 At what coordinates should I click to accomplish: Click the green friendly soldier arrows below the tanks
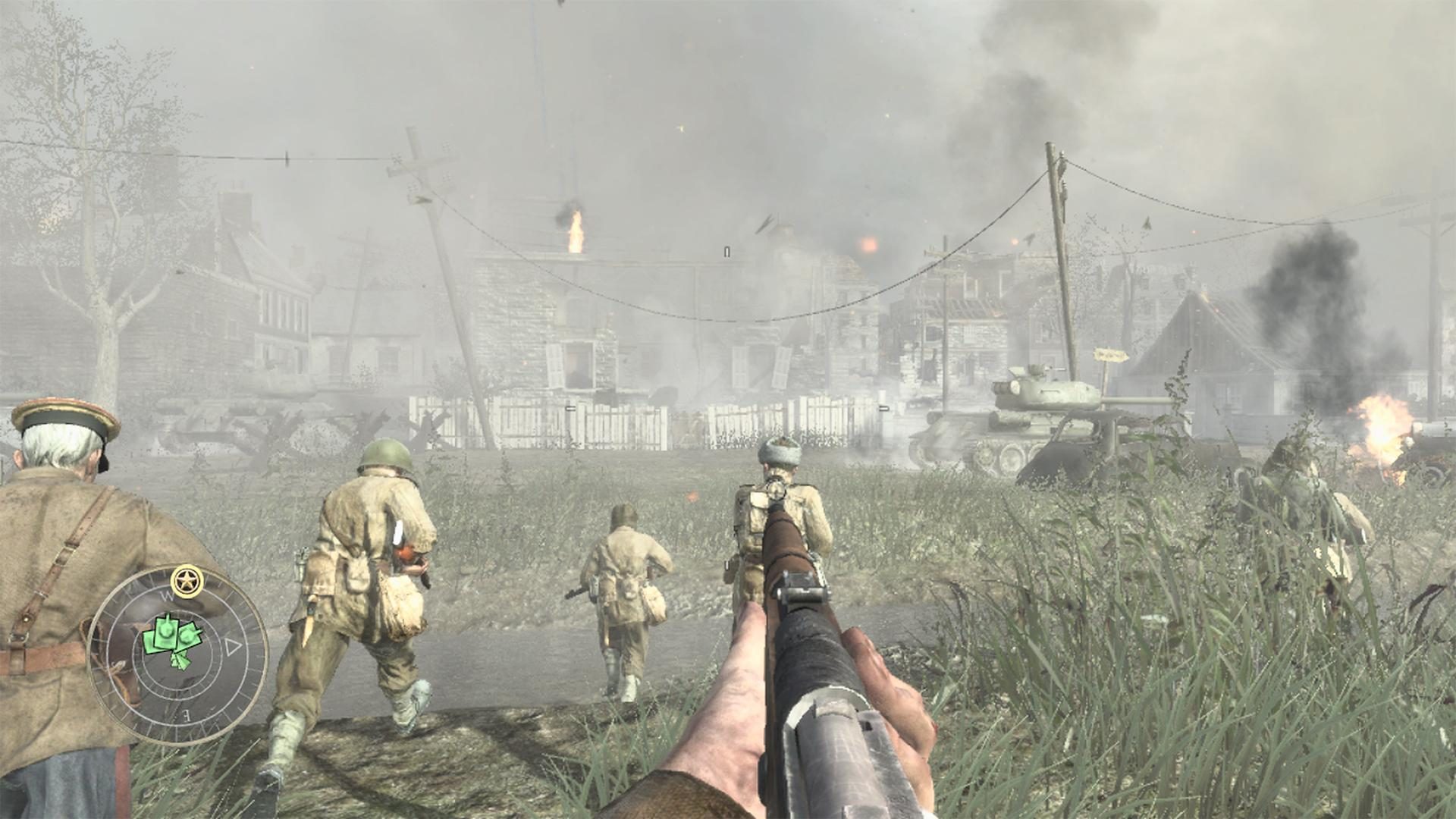pyautogui.click(x=179, y=661)
